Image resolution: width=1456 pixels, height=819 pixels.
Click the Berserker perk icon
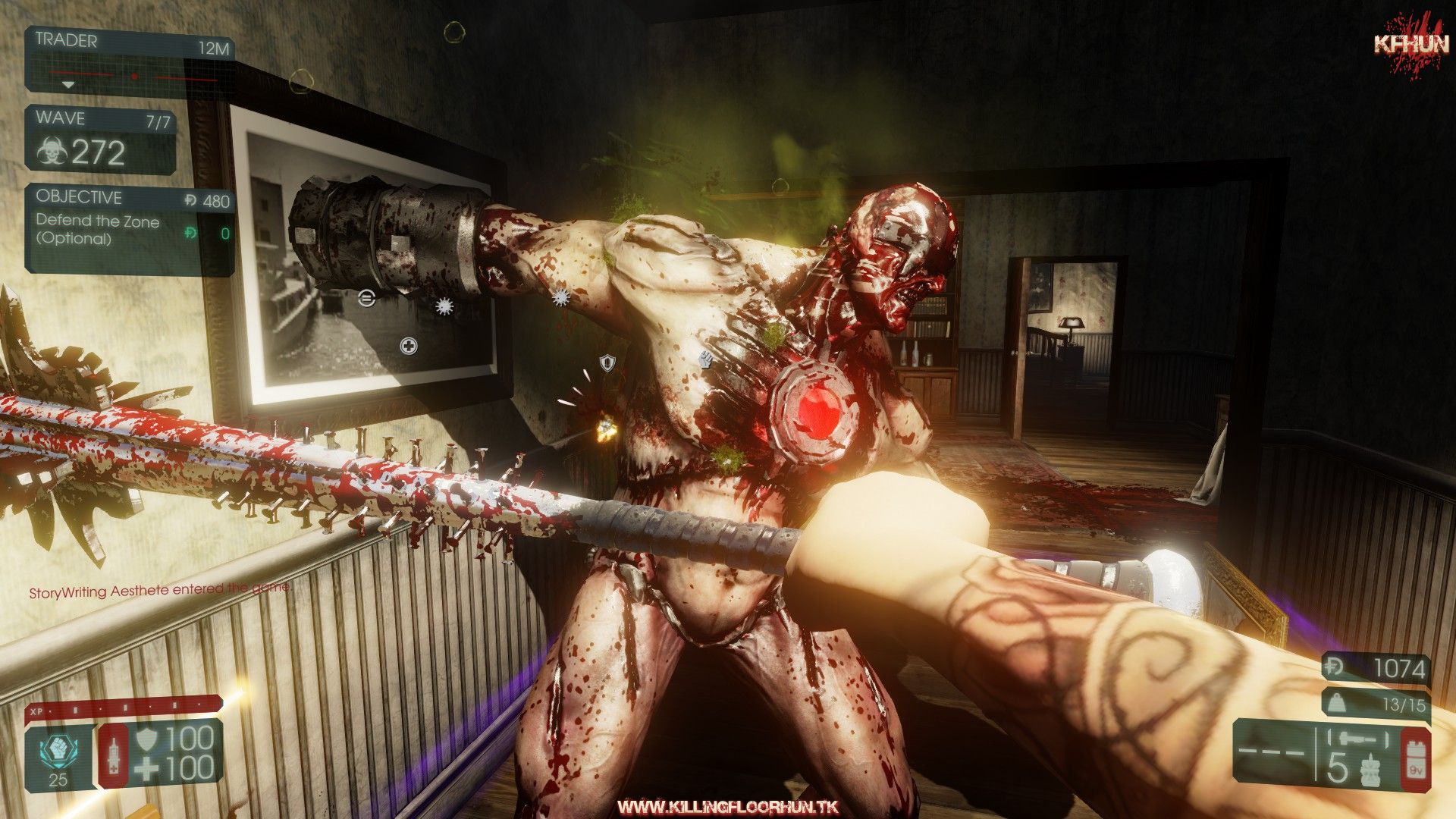(58, 752)
